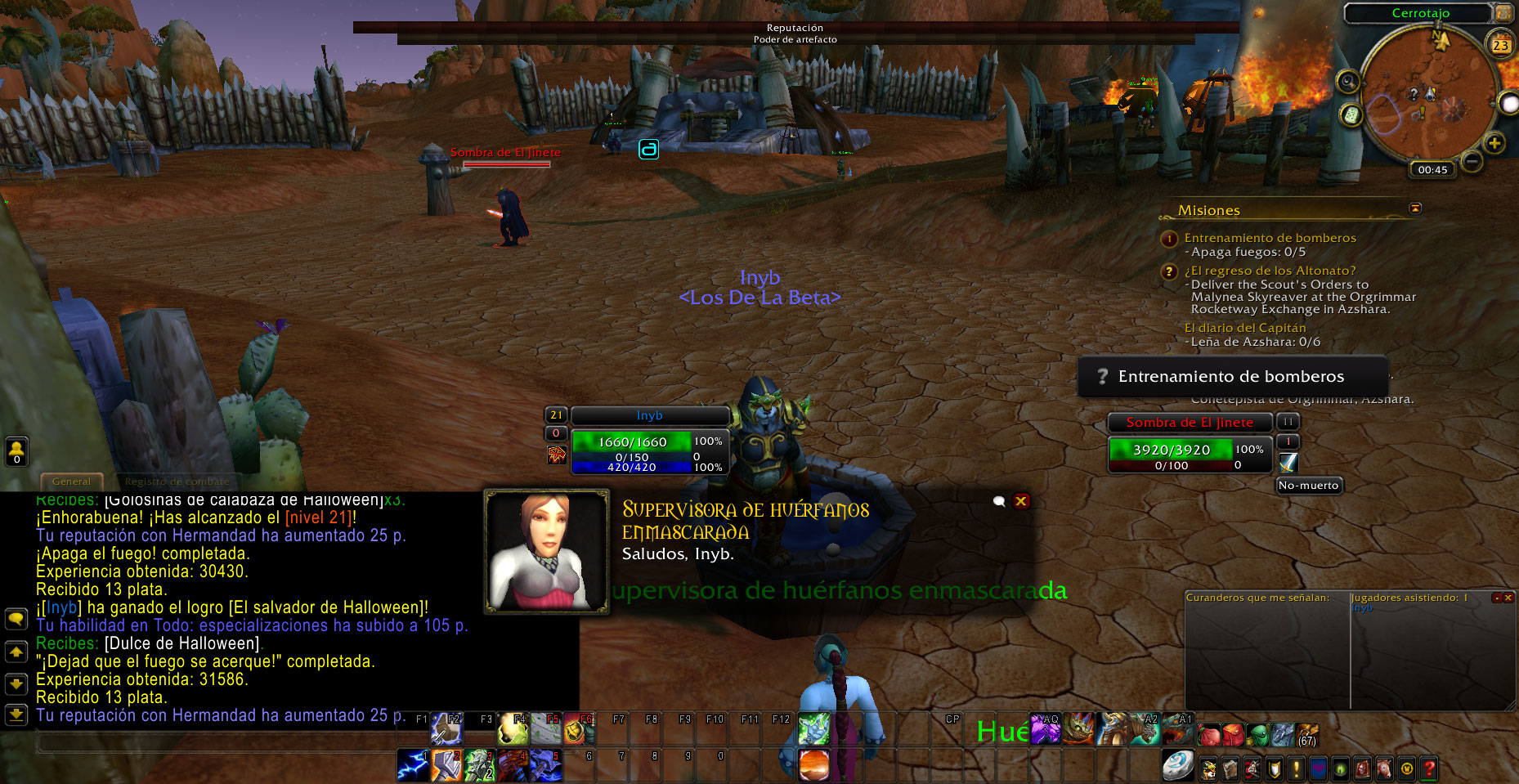Cast the lightning bolt ability in slot 1

[414, 765]
